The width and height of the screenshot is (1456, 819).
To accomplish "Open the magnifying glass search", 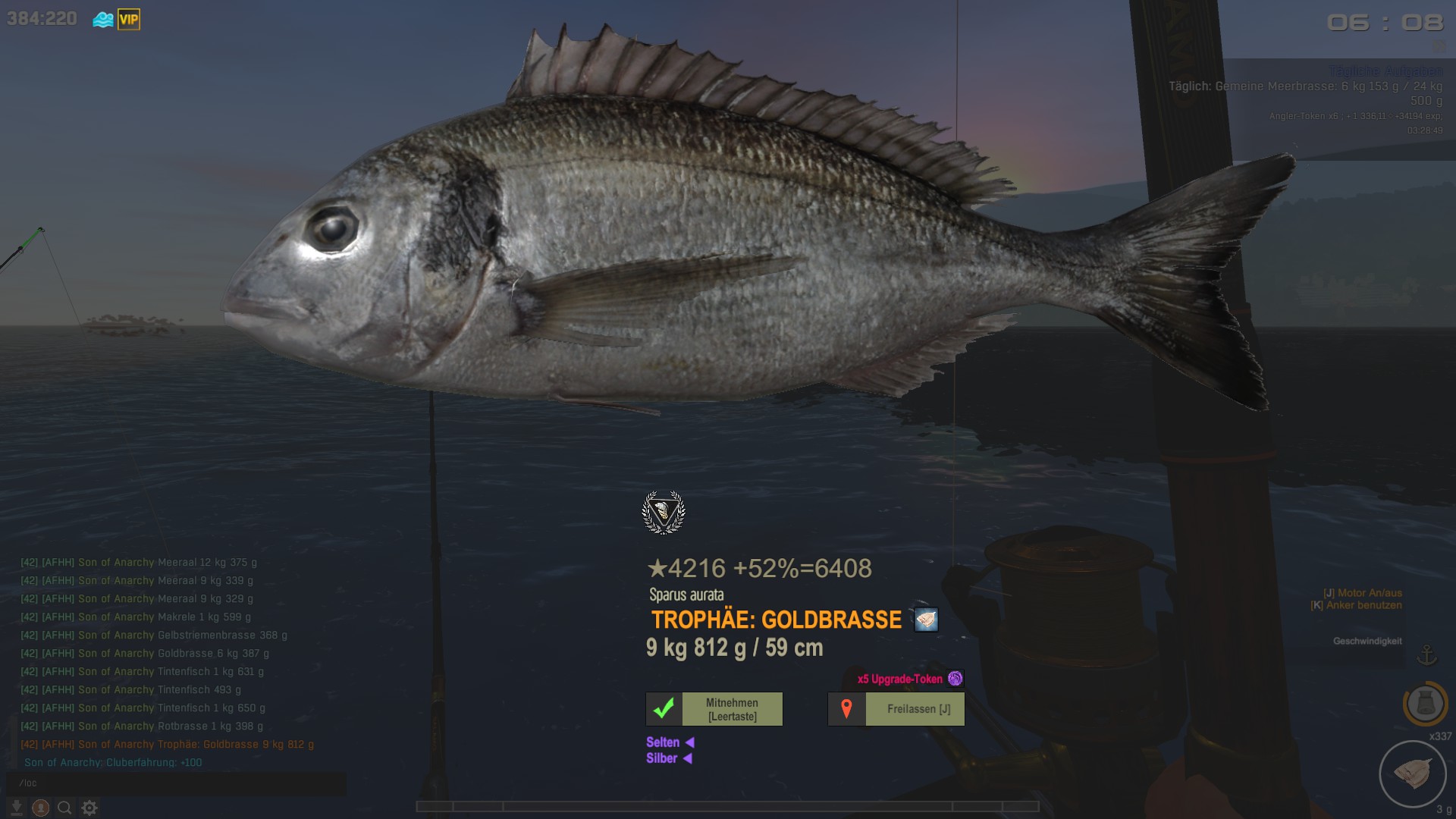I will 65,808.
